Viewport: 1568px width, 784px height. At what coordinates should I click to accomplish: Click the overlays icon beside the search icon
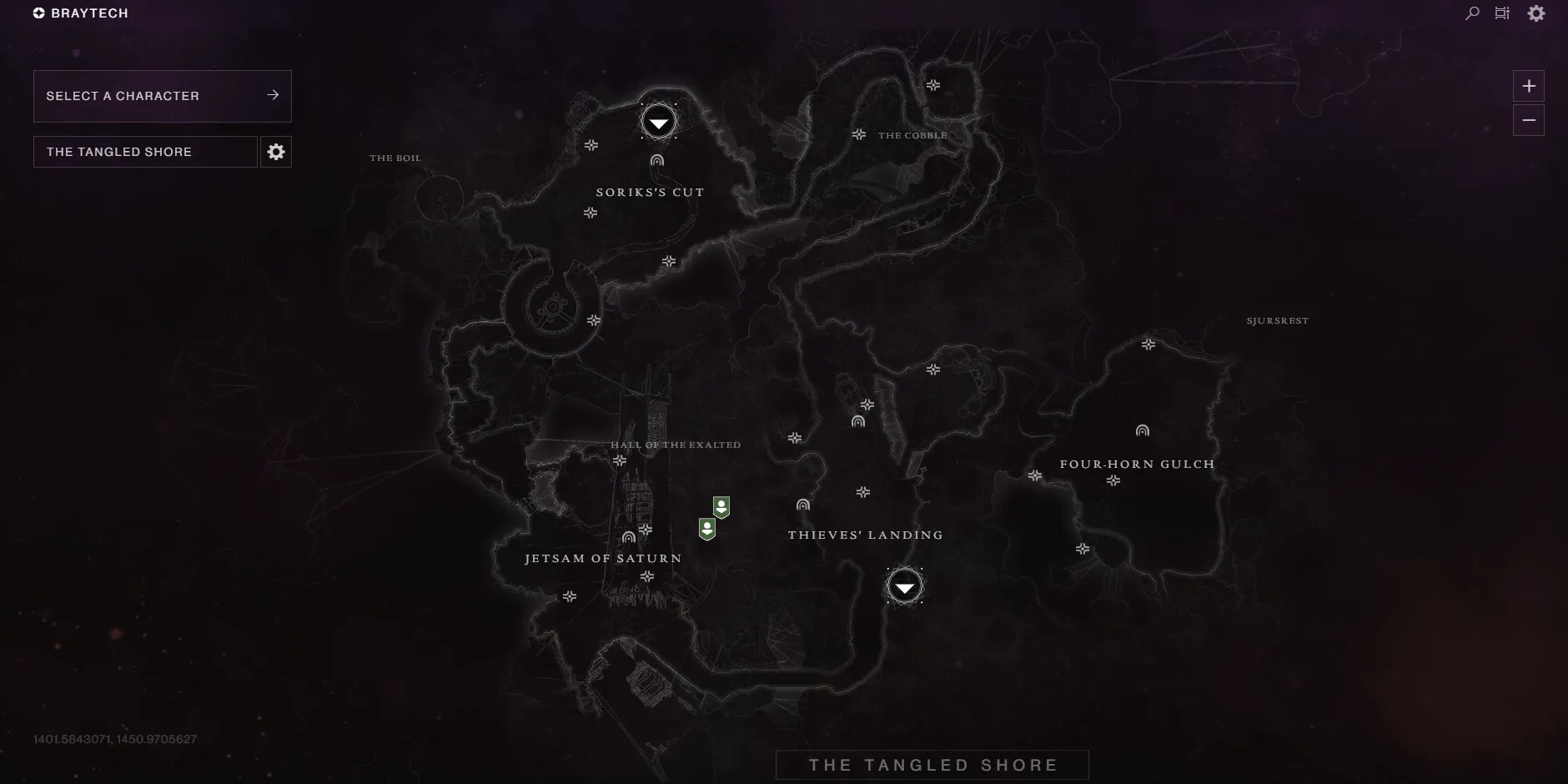(1504, 13)
